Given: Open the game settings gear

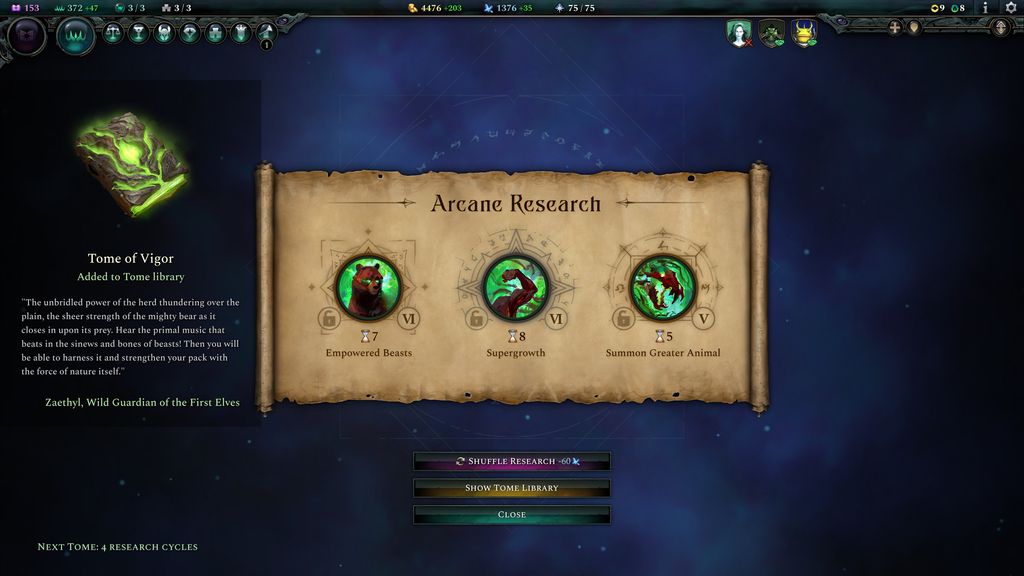Looking at the screenshot, I should (x=1010, y=8).
